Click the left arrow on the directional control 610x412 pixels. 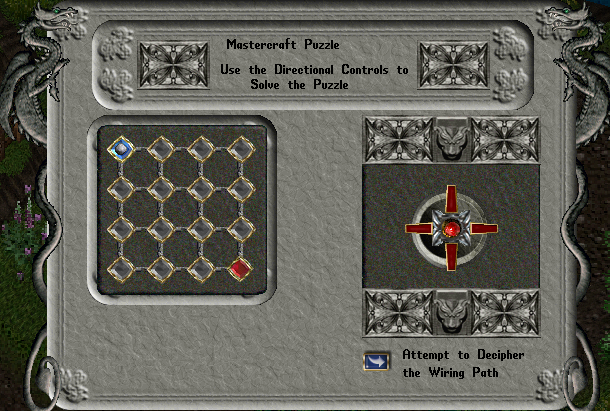pos(418,229)
